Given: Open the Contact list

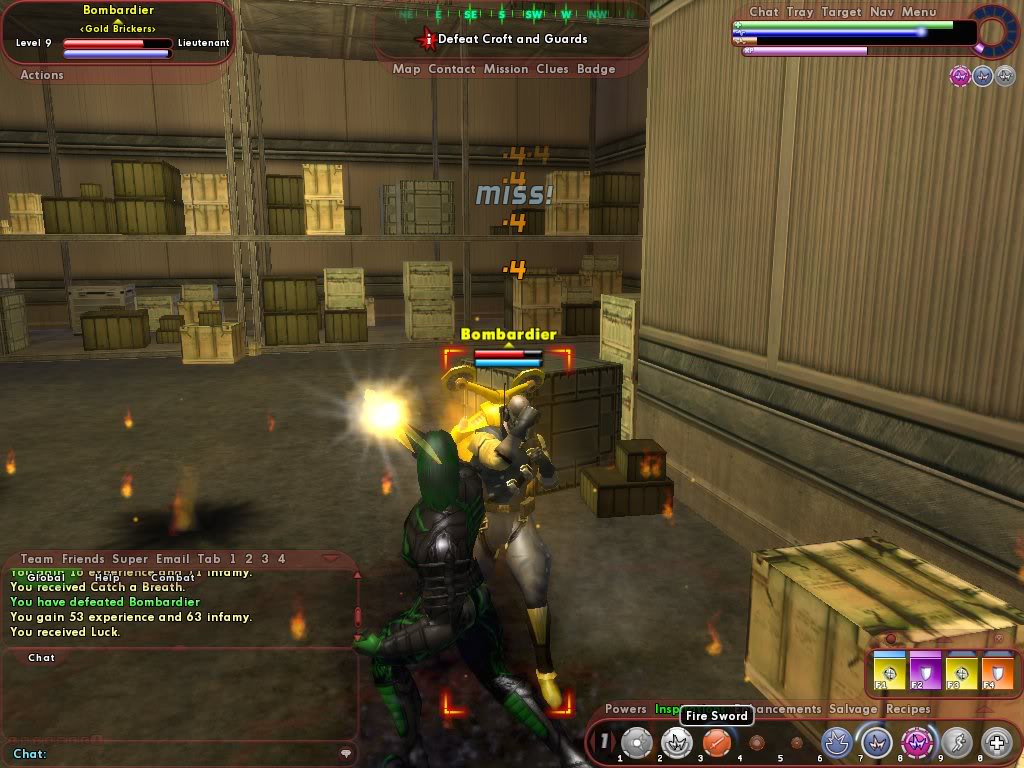Looking at the screenshot, I should click(452, 69).
